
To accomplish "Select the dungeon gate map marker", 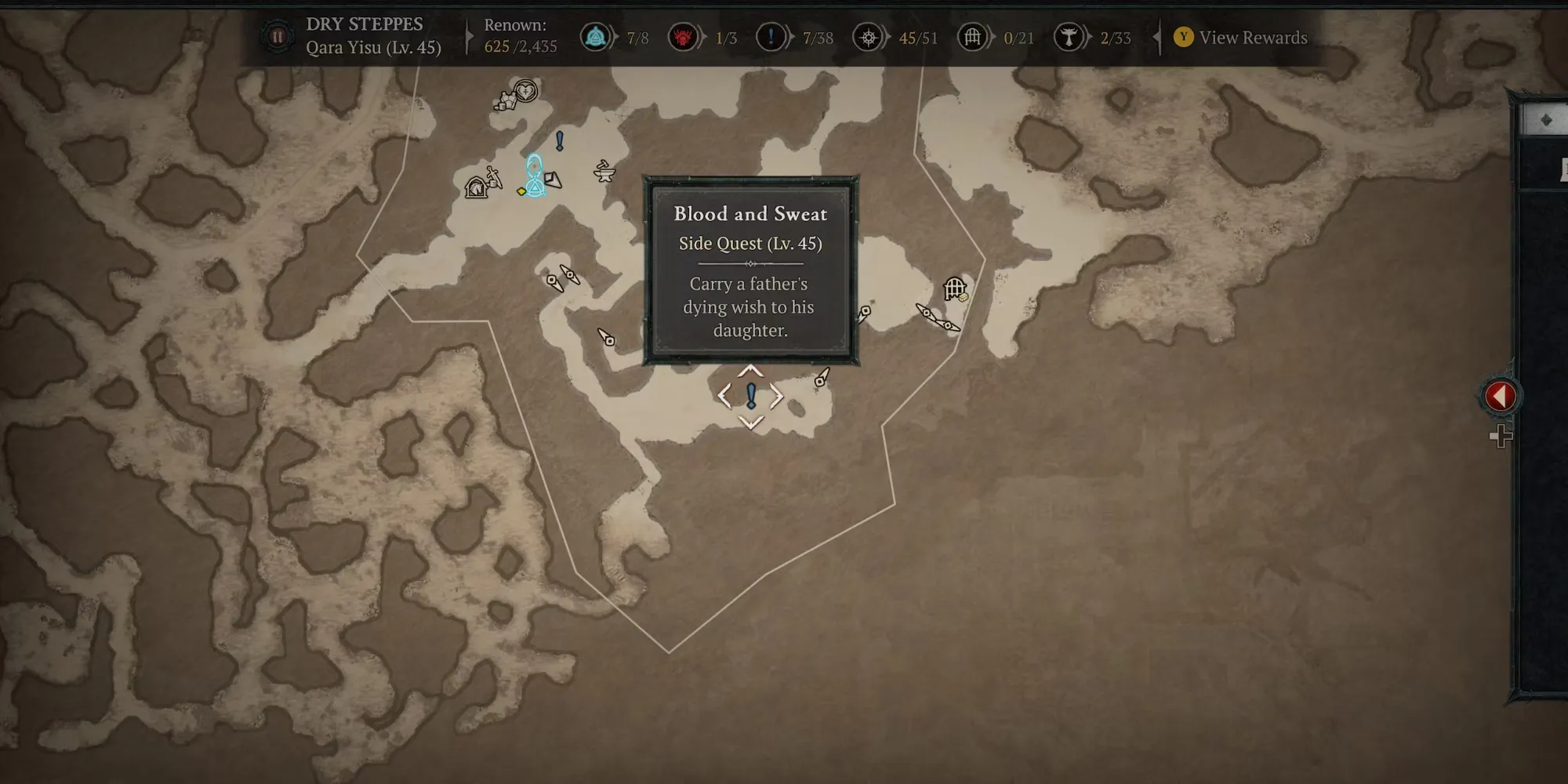I will 954,289.
